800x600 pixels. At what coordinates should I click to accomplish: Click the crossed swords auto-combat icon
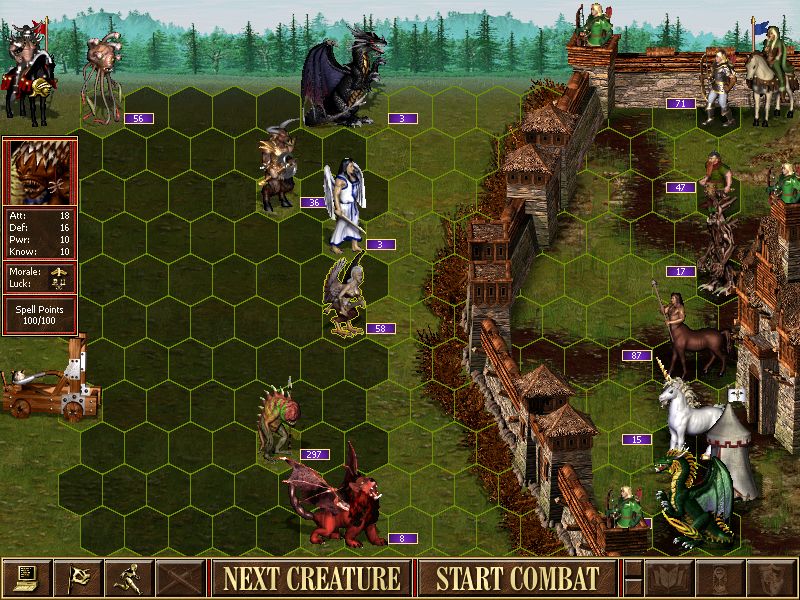pos(180,578)
